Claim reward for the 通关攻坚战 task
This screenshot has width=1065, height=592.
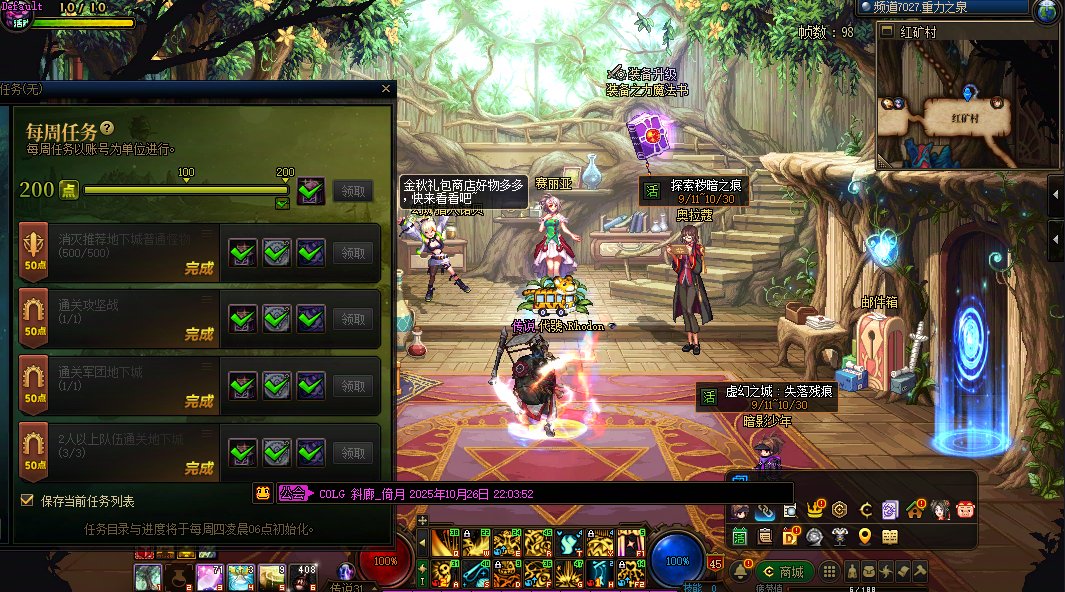tap(353, 319)
